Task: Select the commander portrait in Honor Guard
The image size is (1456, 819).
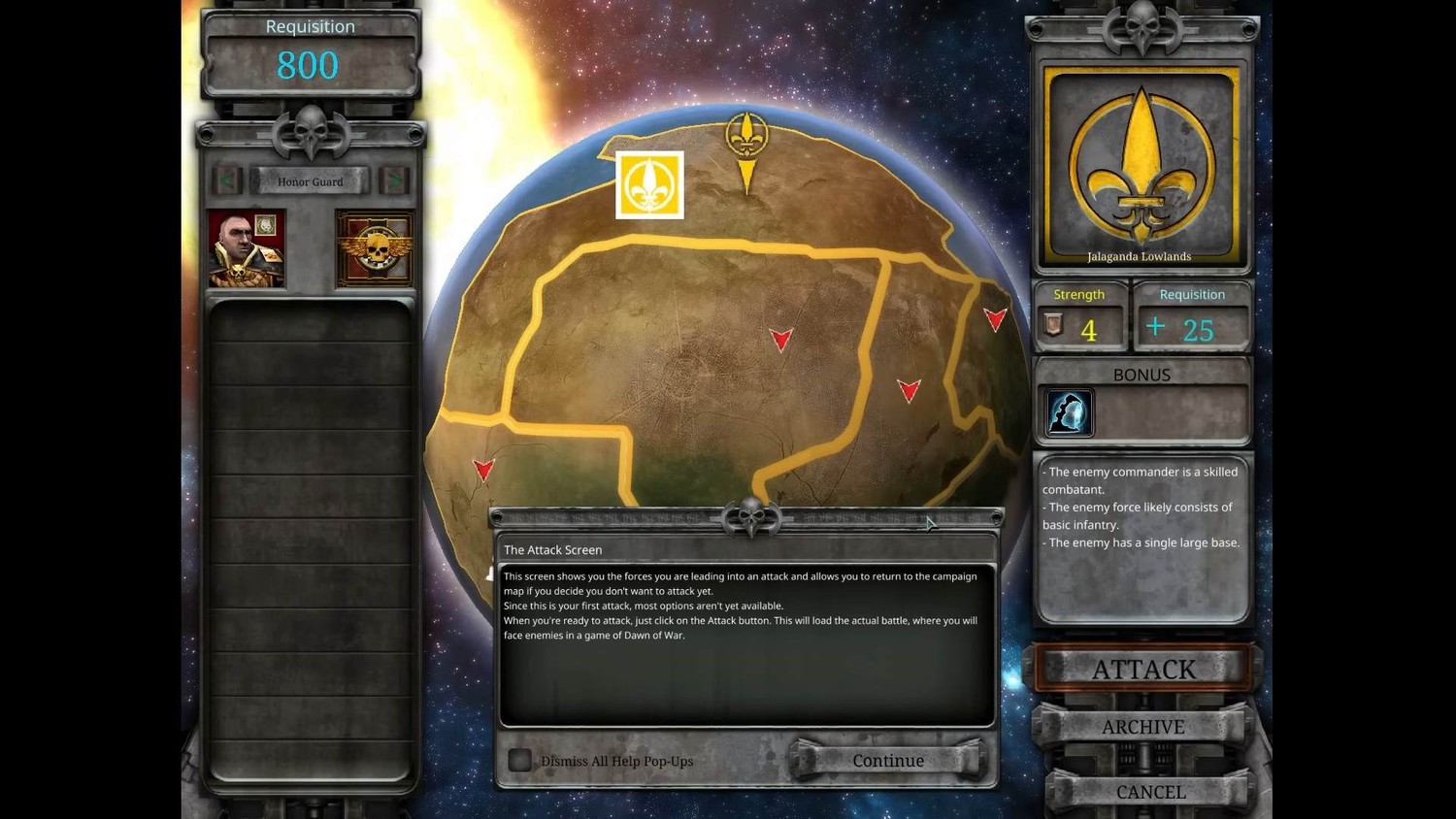Action: pyautogui.click(x=247, y=249)
